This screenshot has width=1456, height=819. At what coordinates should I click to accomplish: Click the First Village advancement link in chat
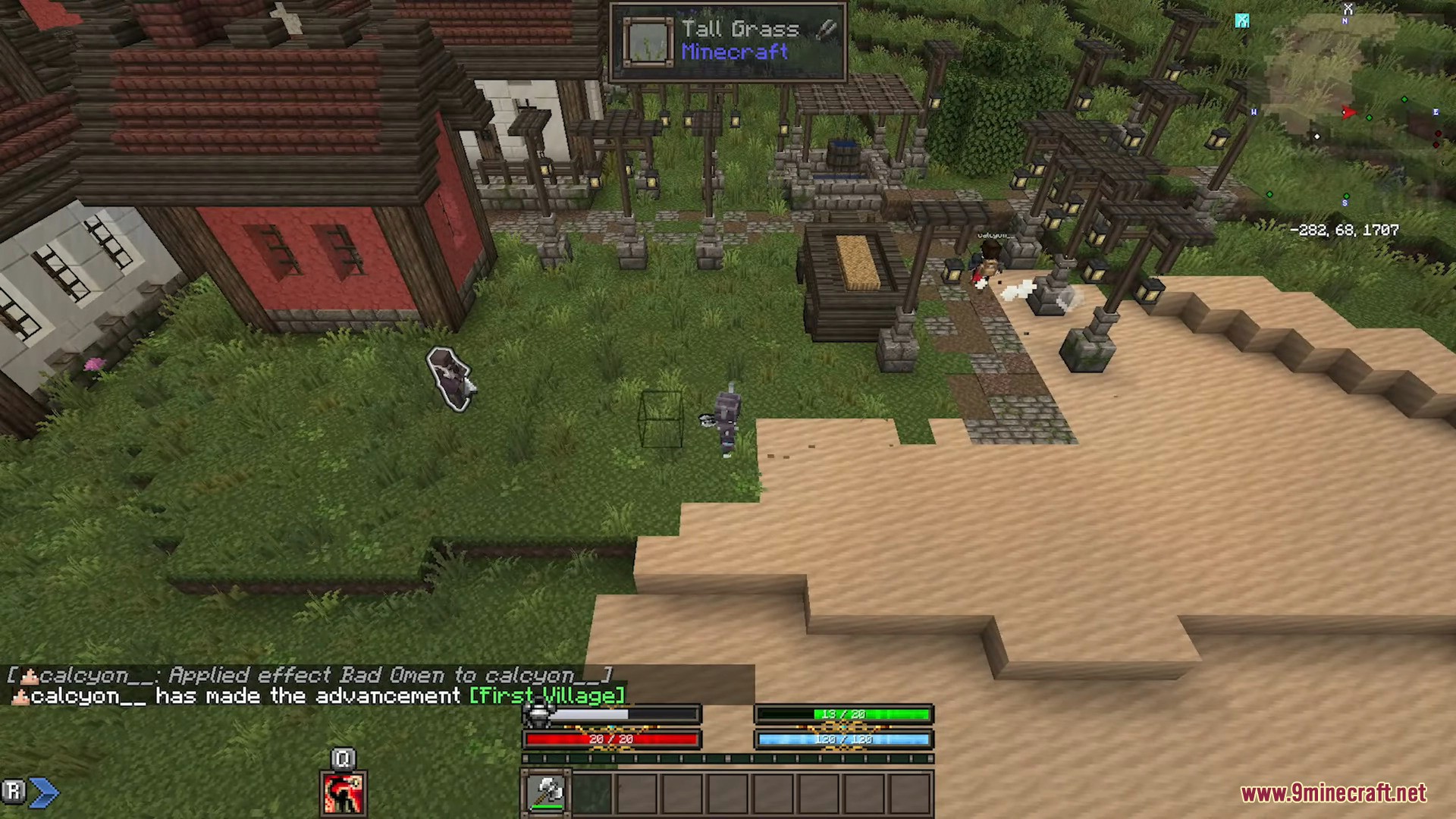(547, 695)
